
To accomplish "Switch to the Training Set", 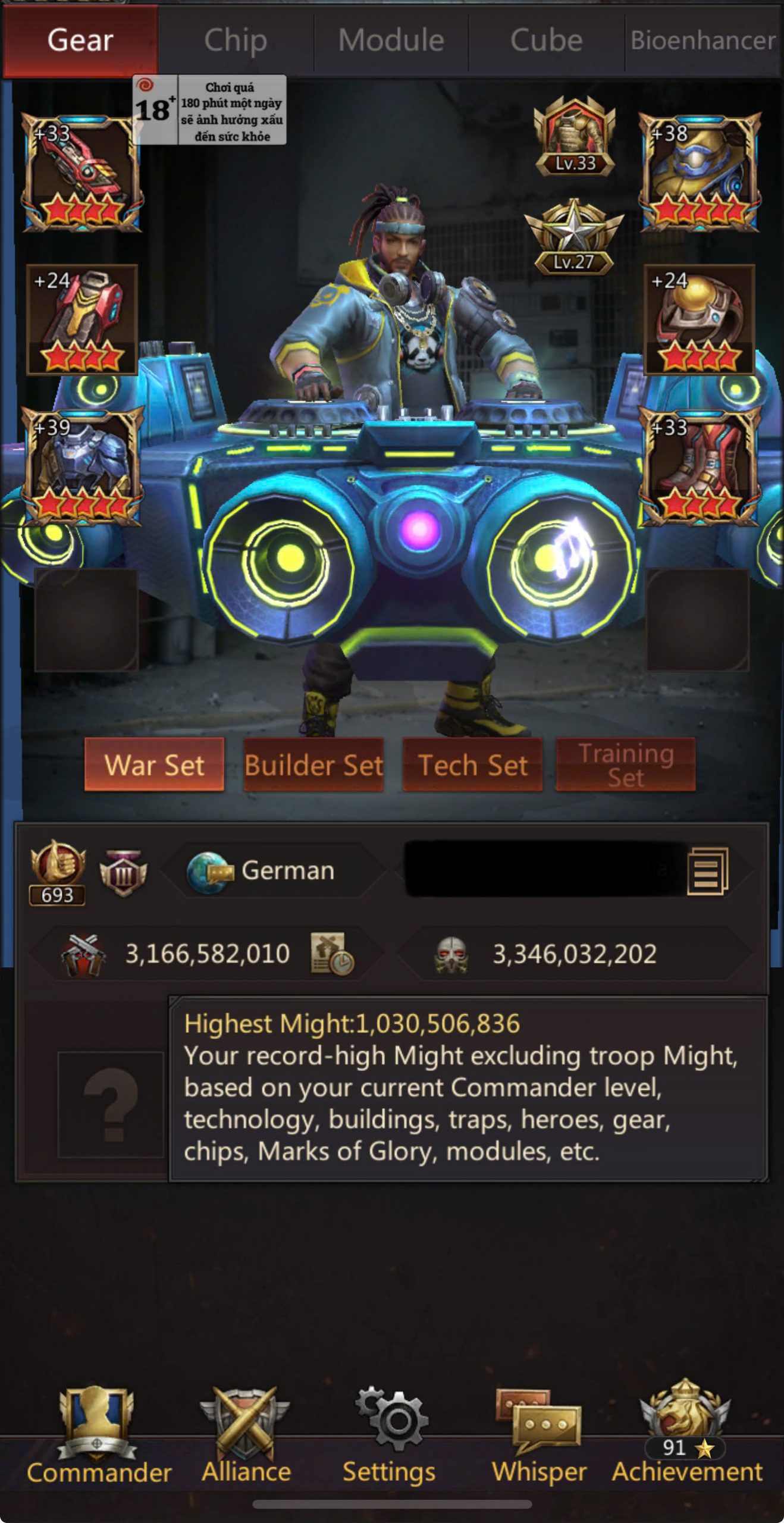I will 626,765.
